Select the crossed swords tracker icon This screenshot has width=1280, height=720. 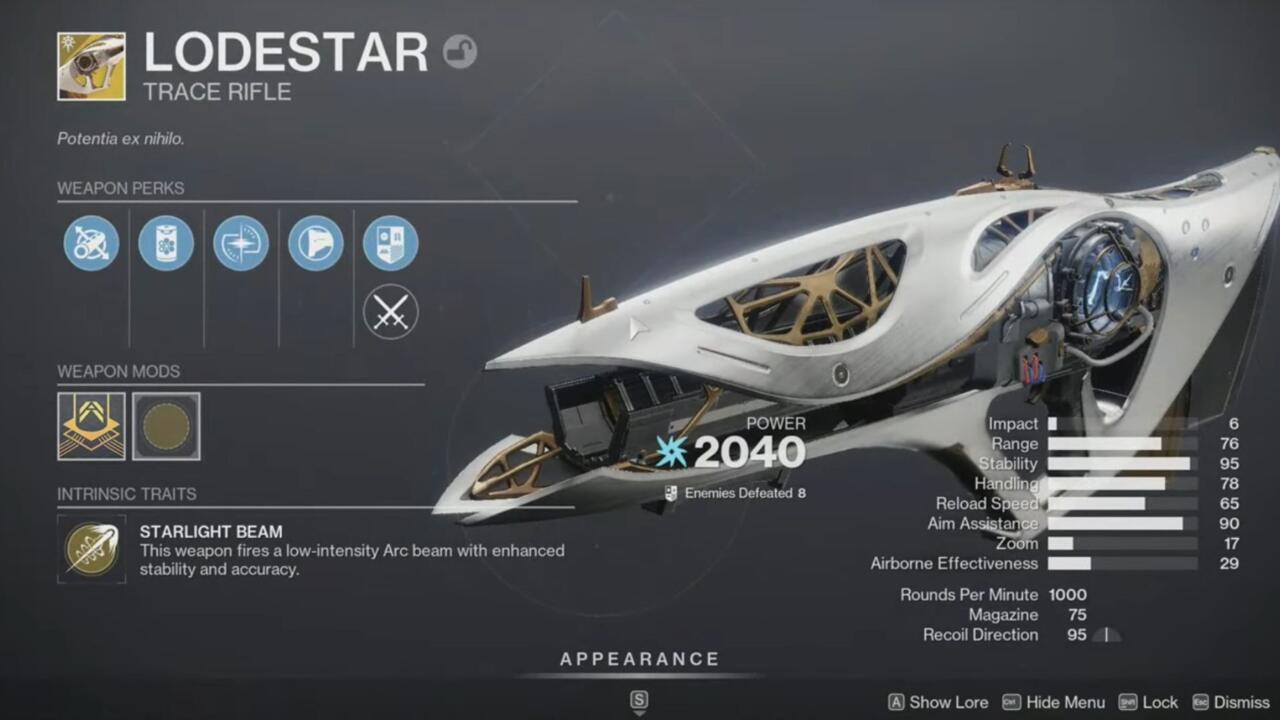click(x=390, y=312)
